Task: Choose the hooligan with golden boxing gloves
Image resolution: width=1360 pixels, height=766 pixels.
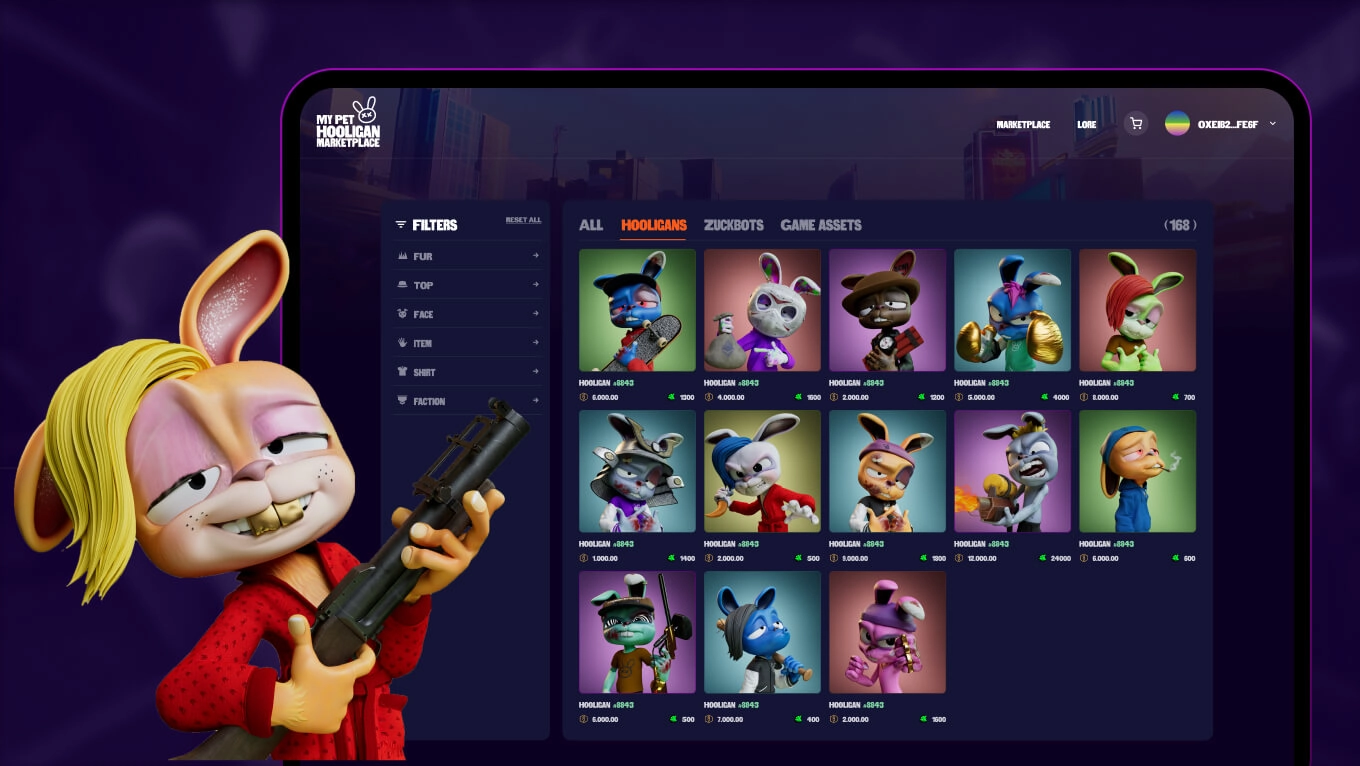Action: [x=1012, y=310]
